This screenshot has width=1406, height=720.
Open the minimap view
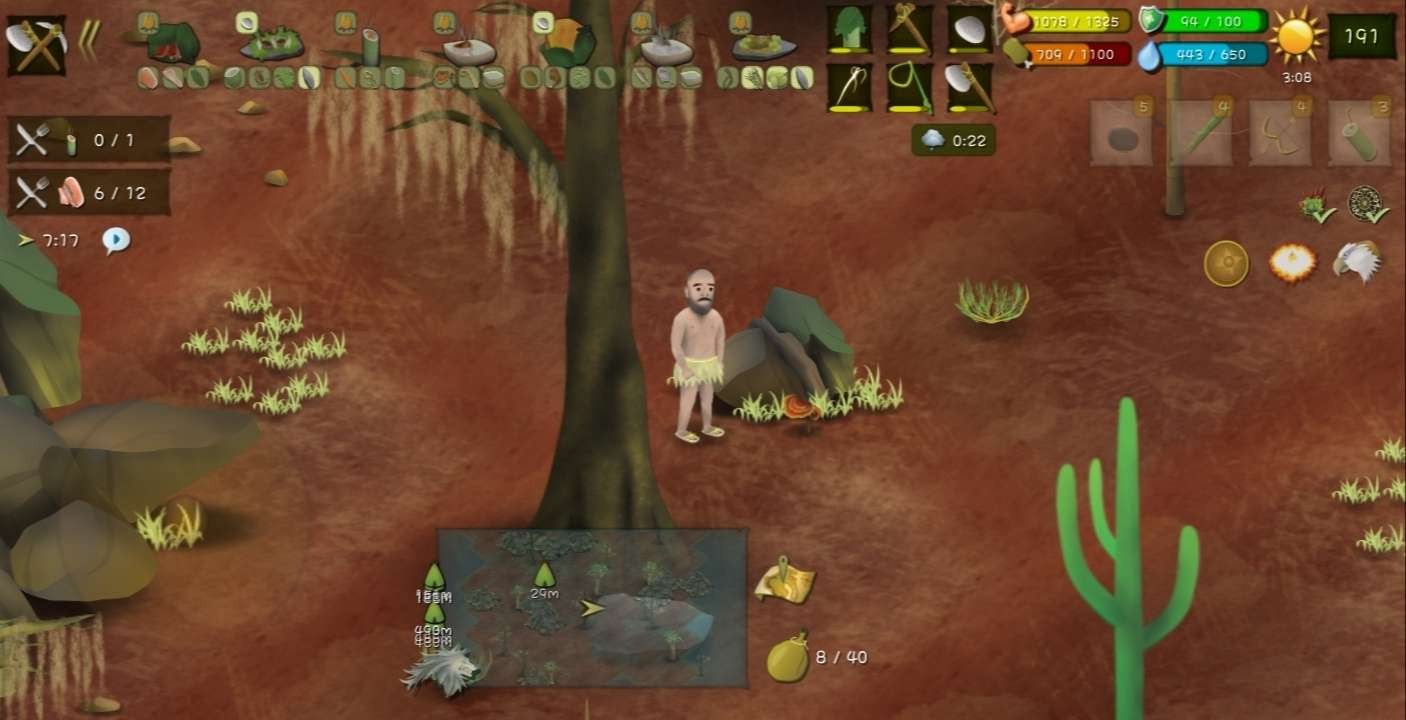592,607
